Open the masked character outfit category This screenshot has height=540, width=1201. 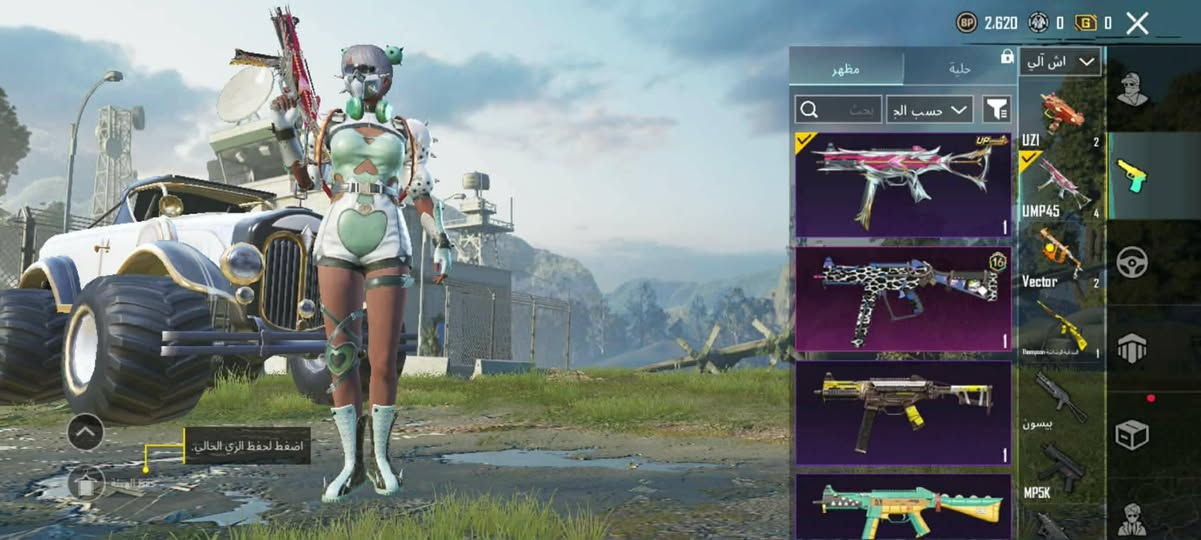tap(1132, 90)
